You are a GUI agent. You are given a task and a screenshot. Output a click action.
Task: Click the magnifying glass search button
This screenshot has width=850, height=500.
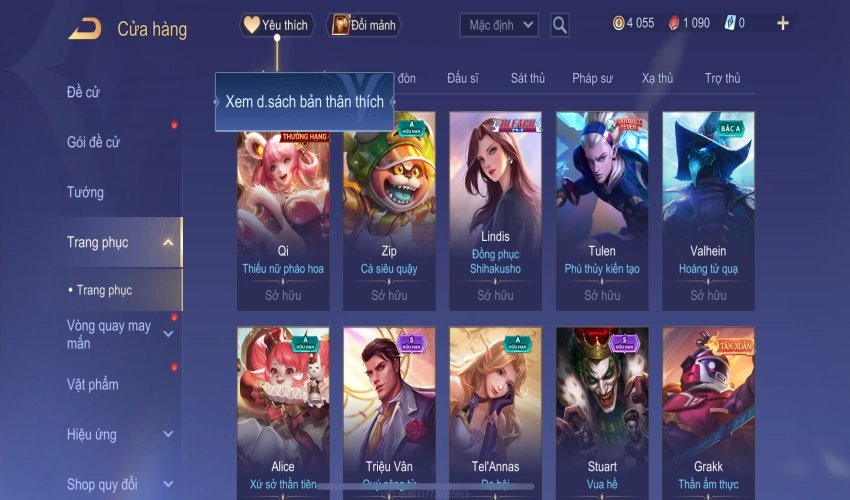click(x=560, y=25)
